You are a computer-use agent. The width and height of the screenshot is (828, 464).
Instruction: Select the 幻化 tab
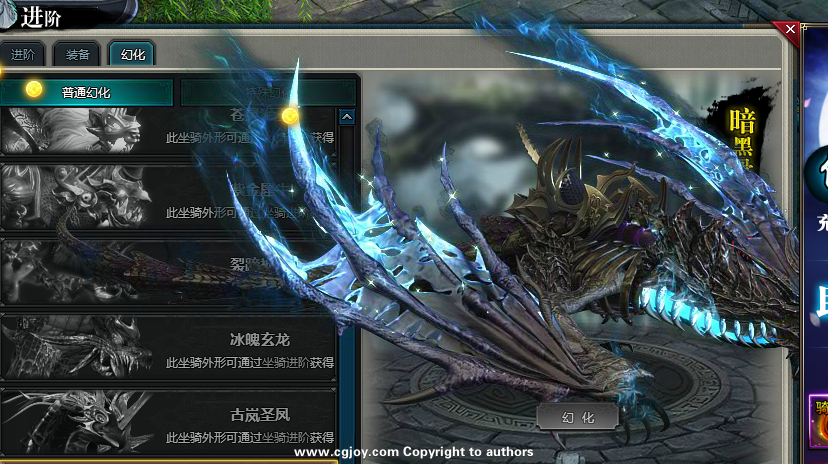(132, 54)
